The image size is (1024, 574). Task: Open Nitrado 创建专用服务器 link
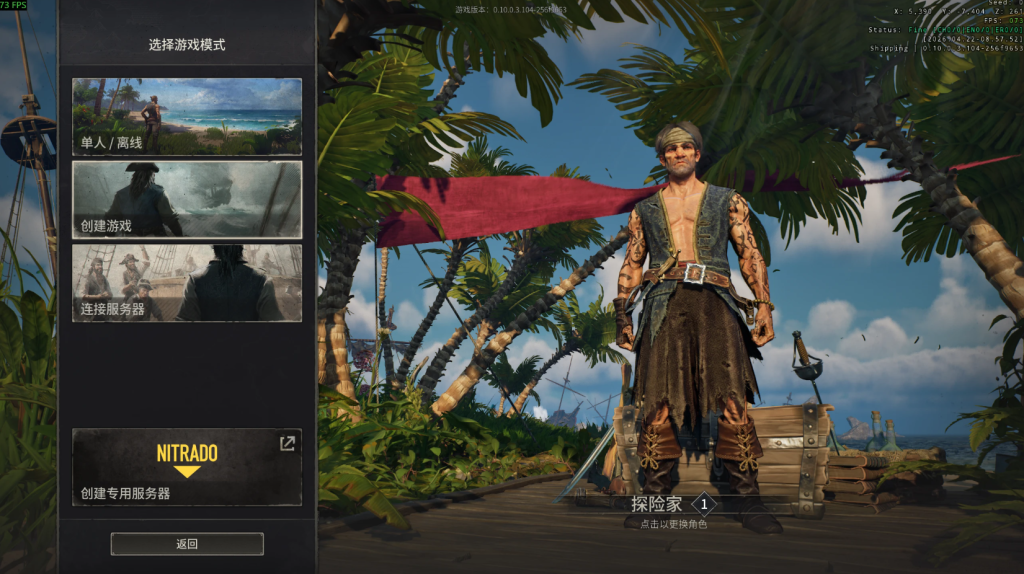[187, 467]
